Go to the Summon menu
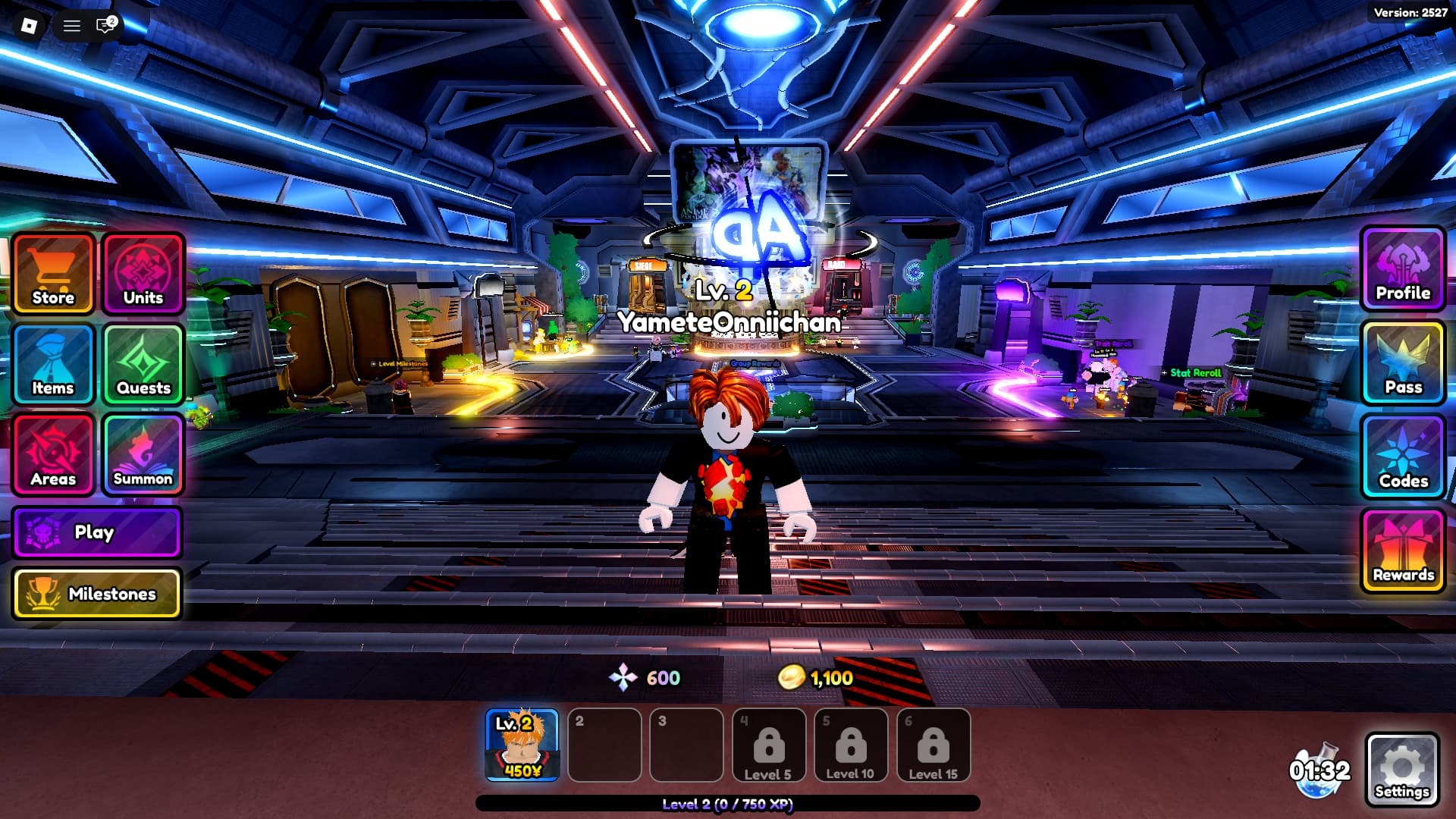Image resolution: width=1456 pixels, height=819 pixels. 143,454
